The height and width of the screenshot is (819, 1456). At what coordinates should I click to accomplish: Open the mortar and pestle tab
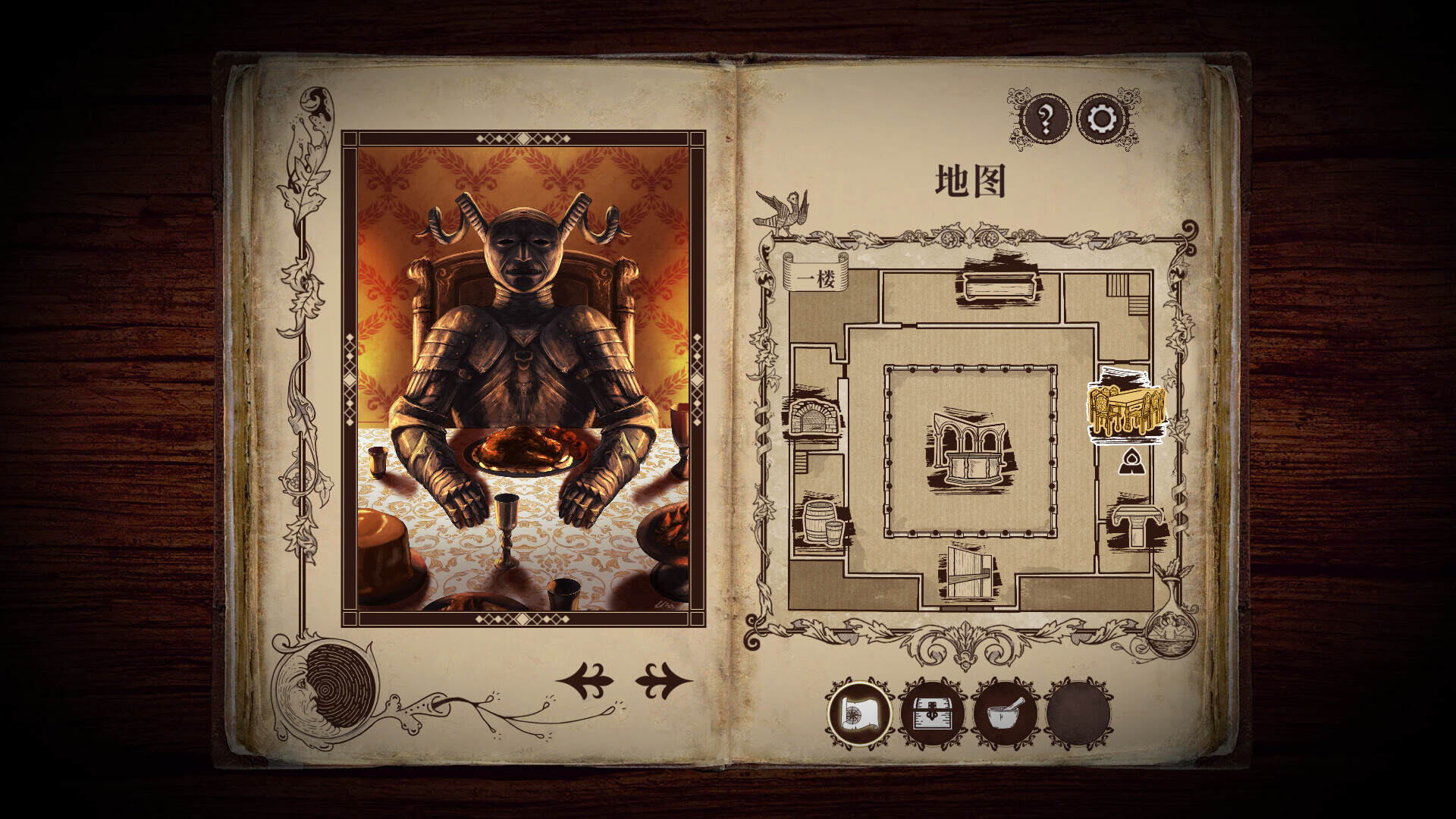(x=1006, y=713)
